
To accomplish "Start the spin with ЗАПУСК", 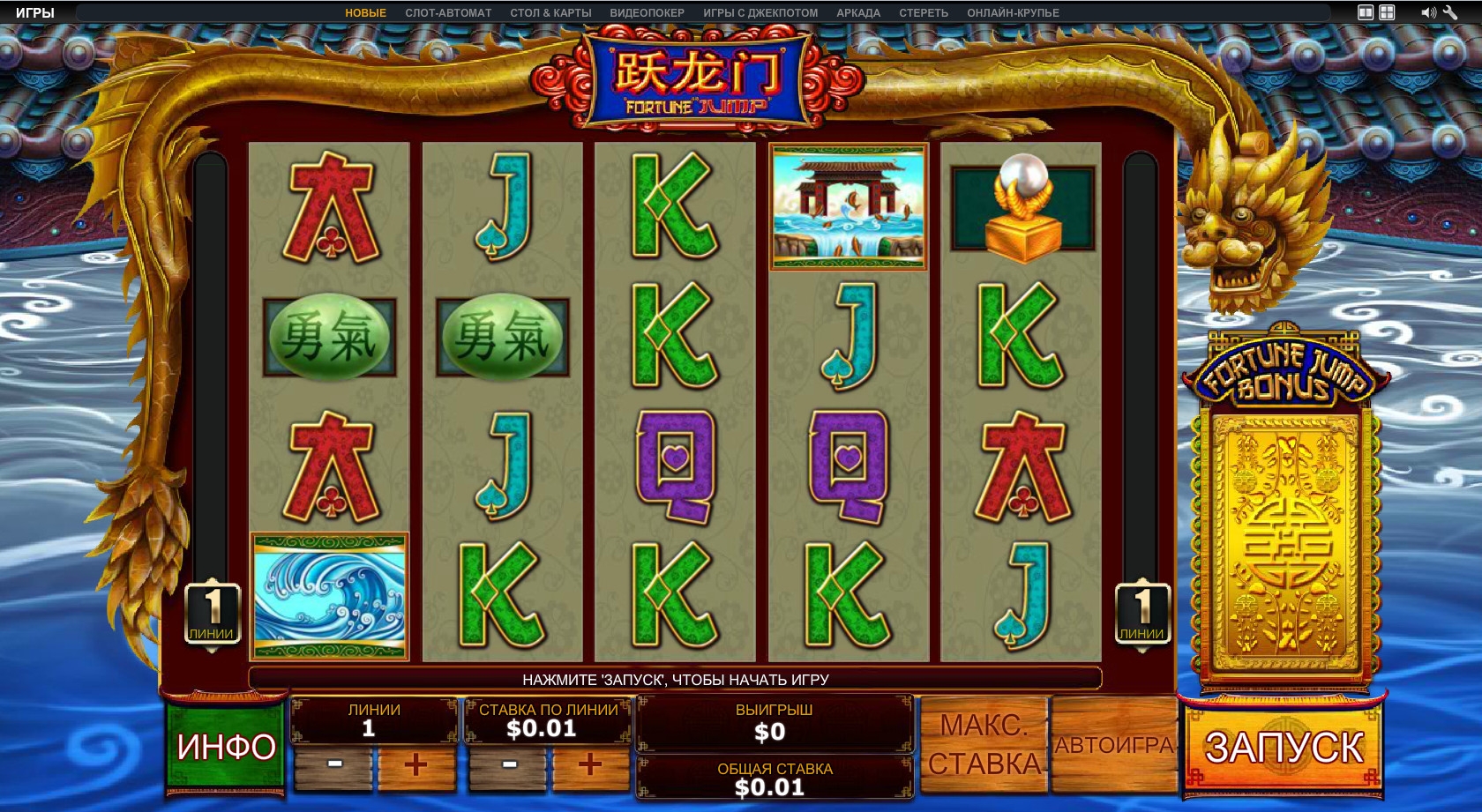I will point(1284,748).
